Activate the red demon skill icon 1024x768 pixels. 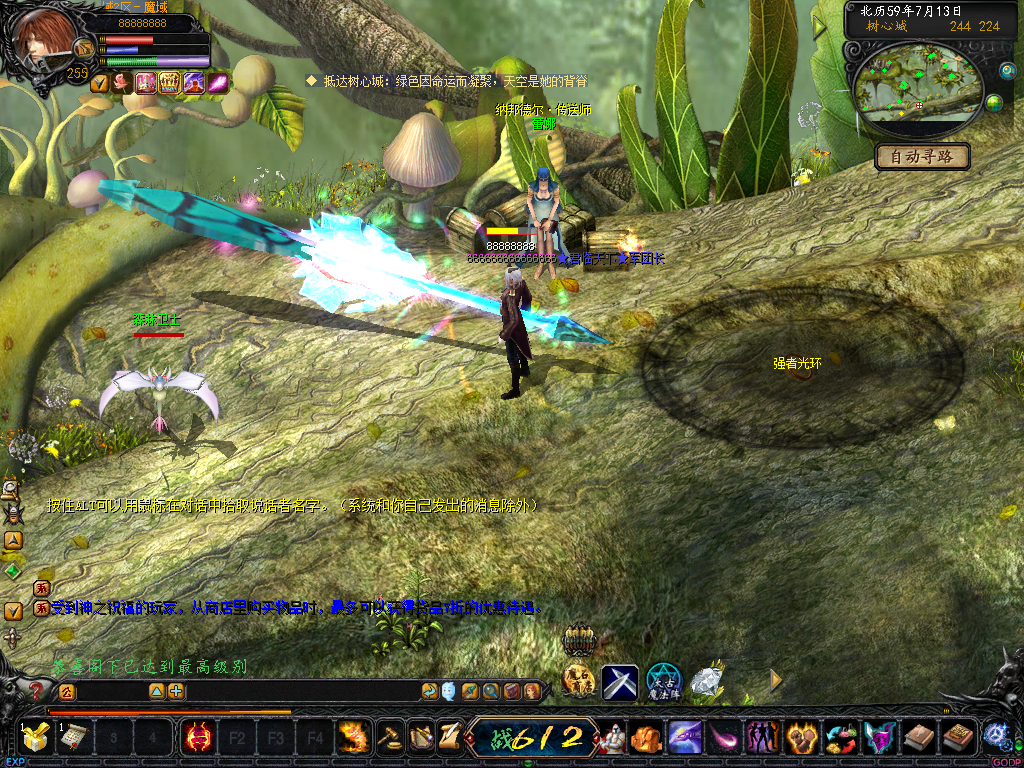tap(198, 738)
